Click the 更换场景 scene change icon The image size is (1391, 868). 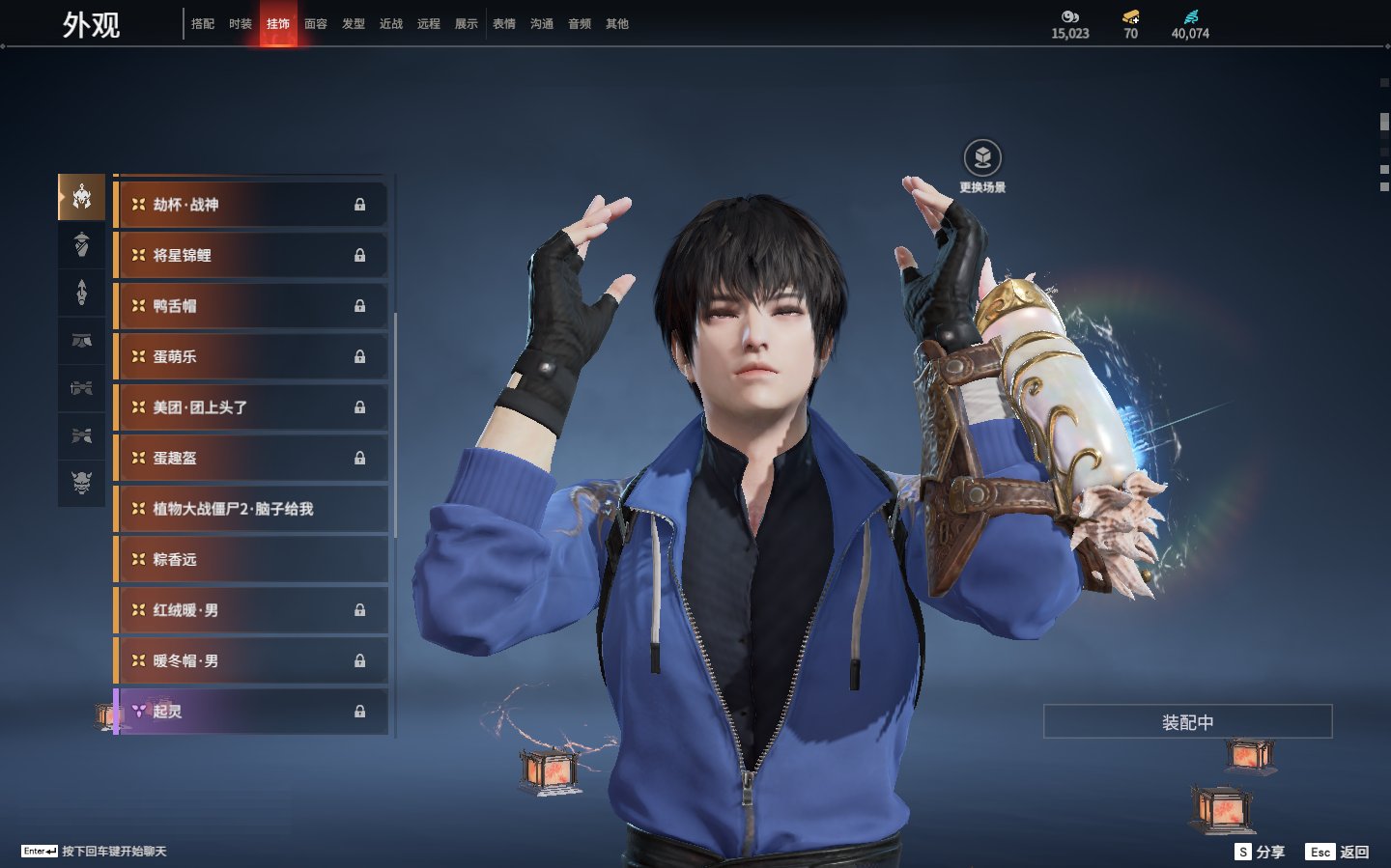(x=982, y=158)
